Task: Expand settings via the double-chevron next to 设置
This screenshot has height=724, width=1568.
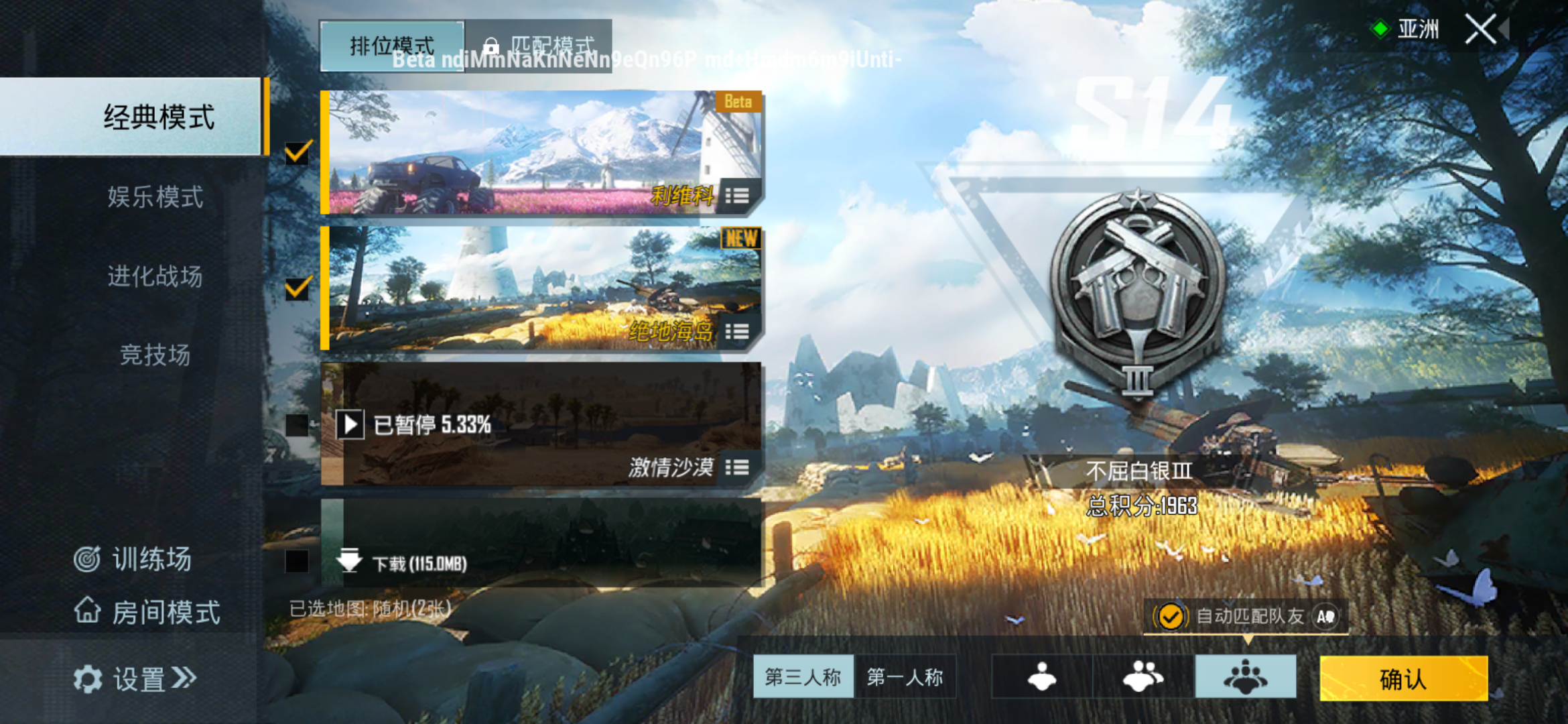Action: (182, 678)
